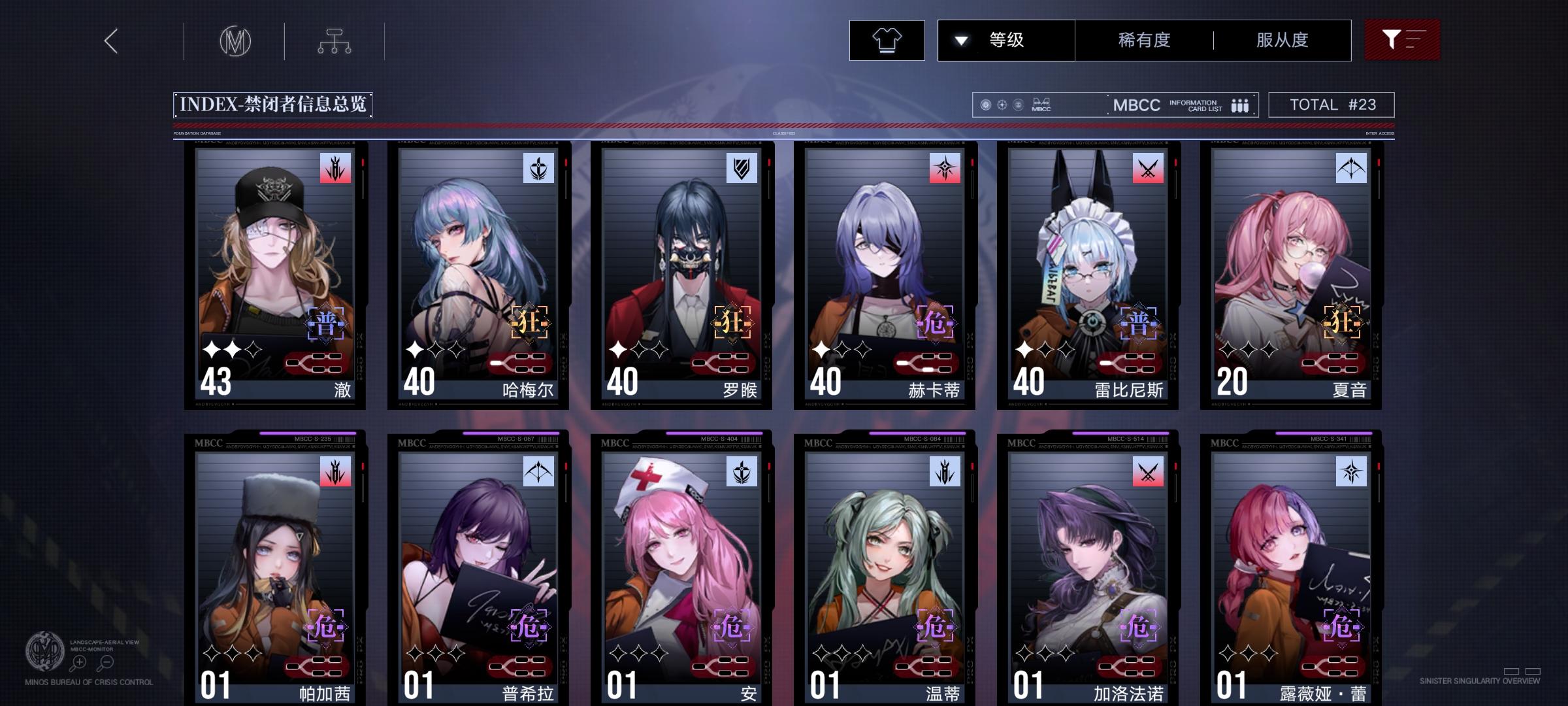Open the organization chart icon near the M logo
Image resolution: width=1568 pixels, height=706 pixels.
click(x=336, y=40)
